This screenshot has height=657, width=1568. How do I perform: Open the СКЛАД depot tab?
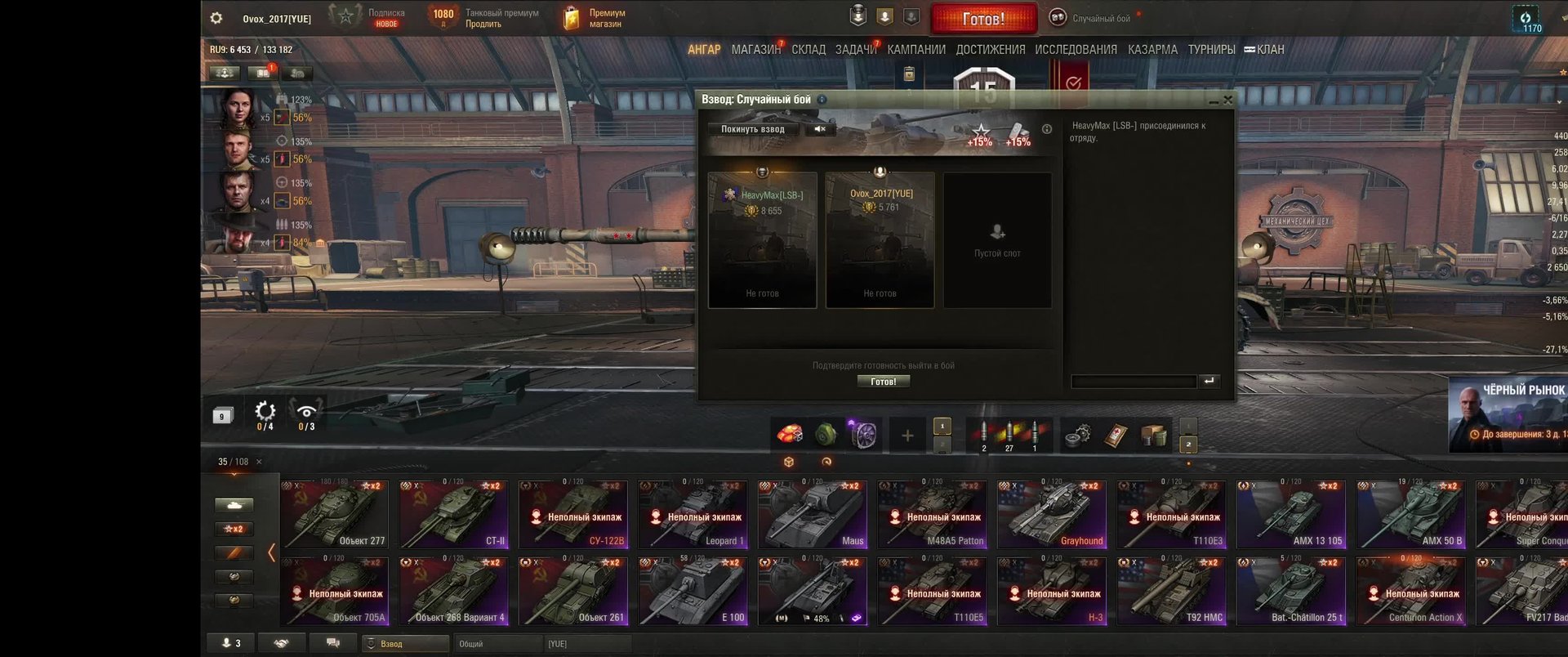(808, 50)
